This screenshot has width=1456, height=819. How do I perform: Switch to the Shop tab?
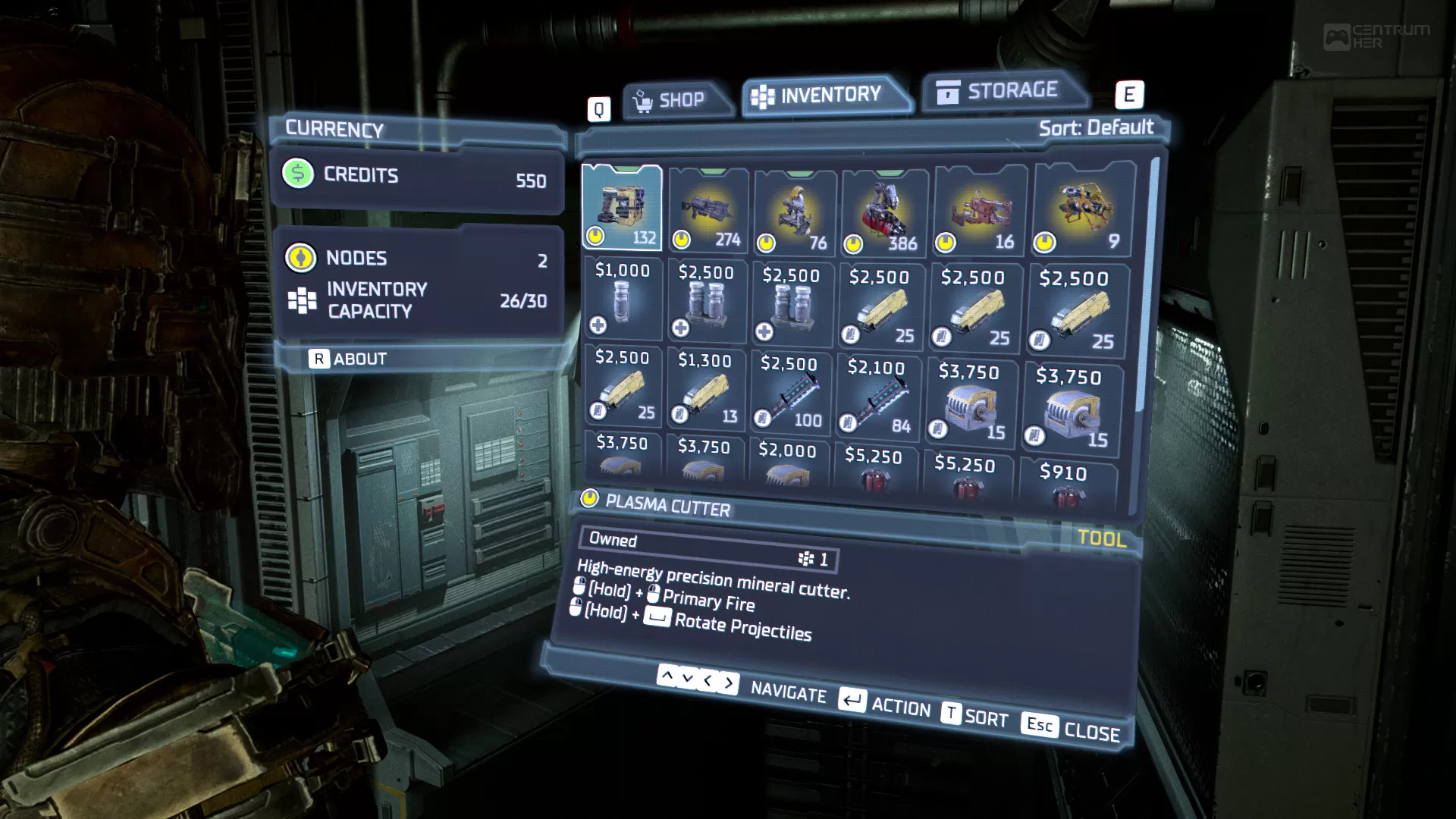pyautogui.click(x=677, y=96)
